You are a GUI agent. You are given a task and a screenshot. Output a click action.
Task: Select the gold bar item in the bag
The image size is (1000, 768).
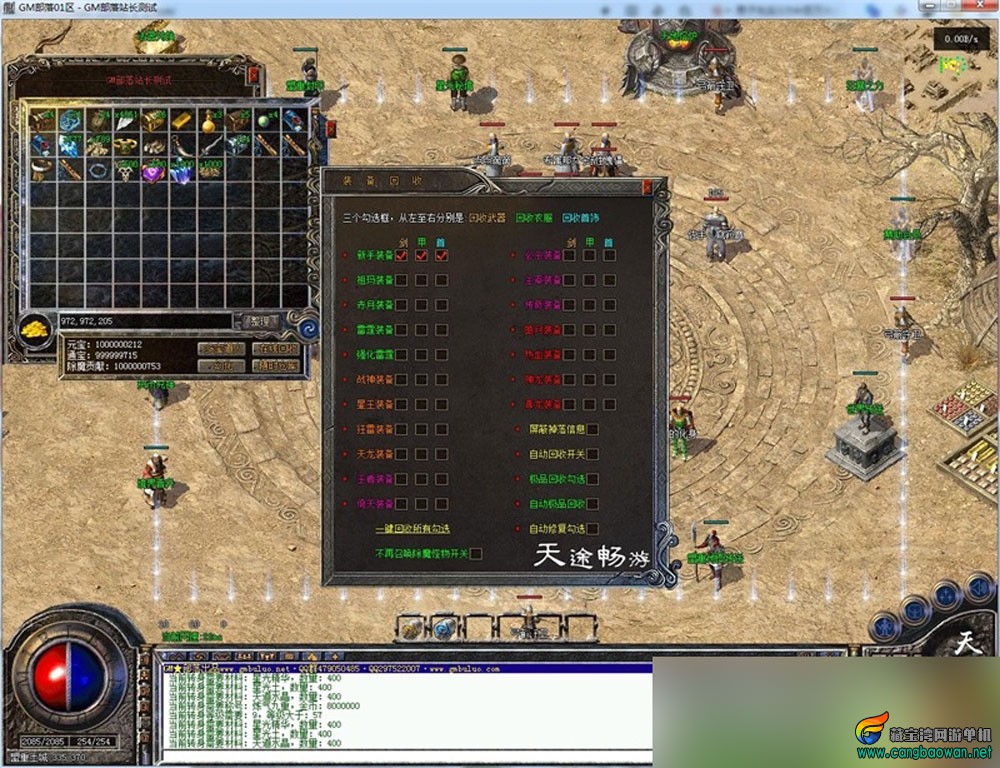pyautogui.click(x=180, y=120)
